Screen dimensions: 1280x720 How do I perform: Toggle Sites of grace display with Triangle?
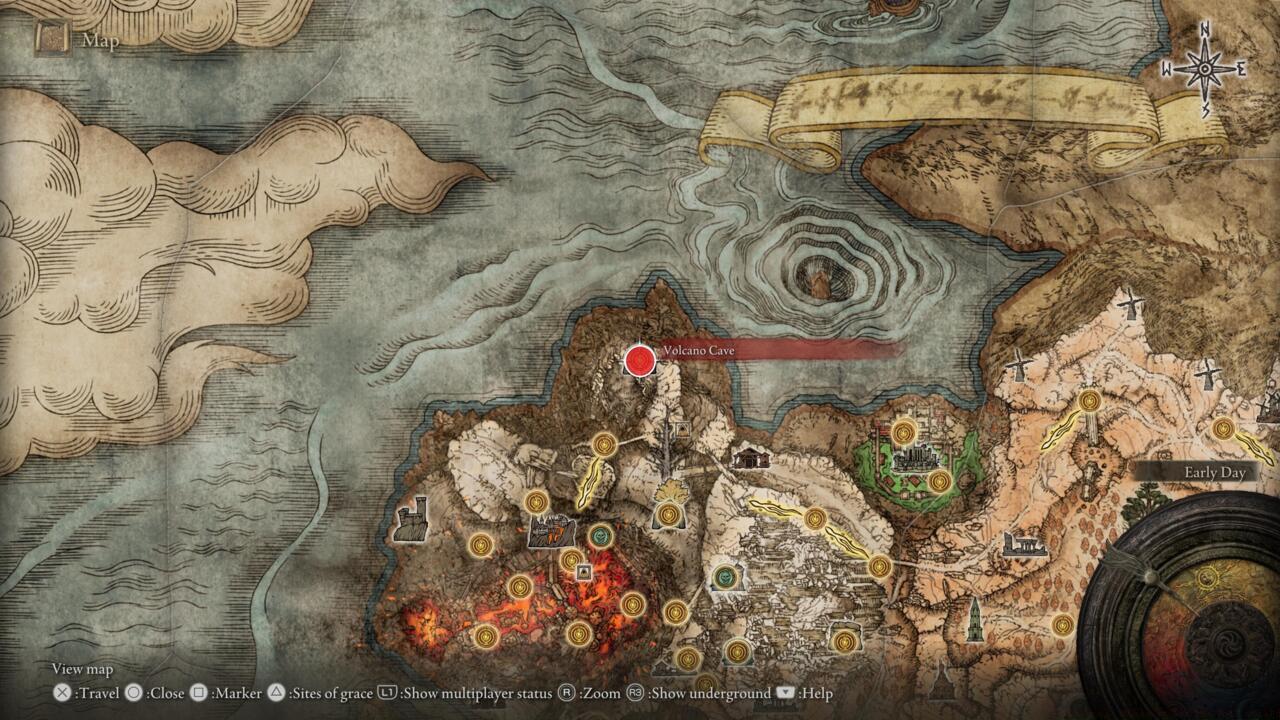[x=274, y=691]
